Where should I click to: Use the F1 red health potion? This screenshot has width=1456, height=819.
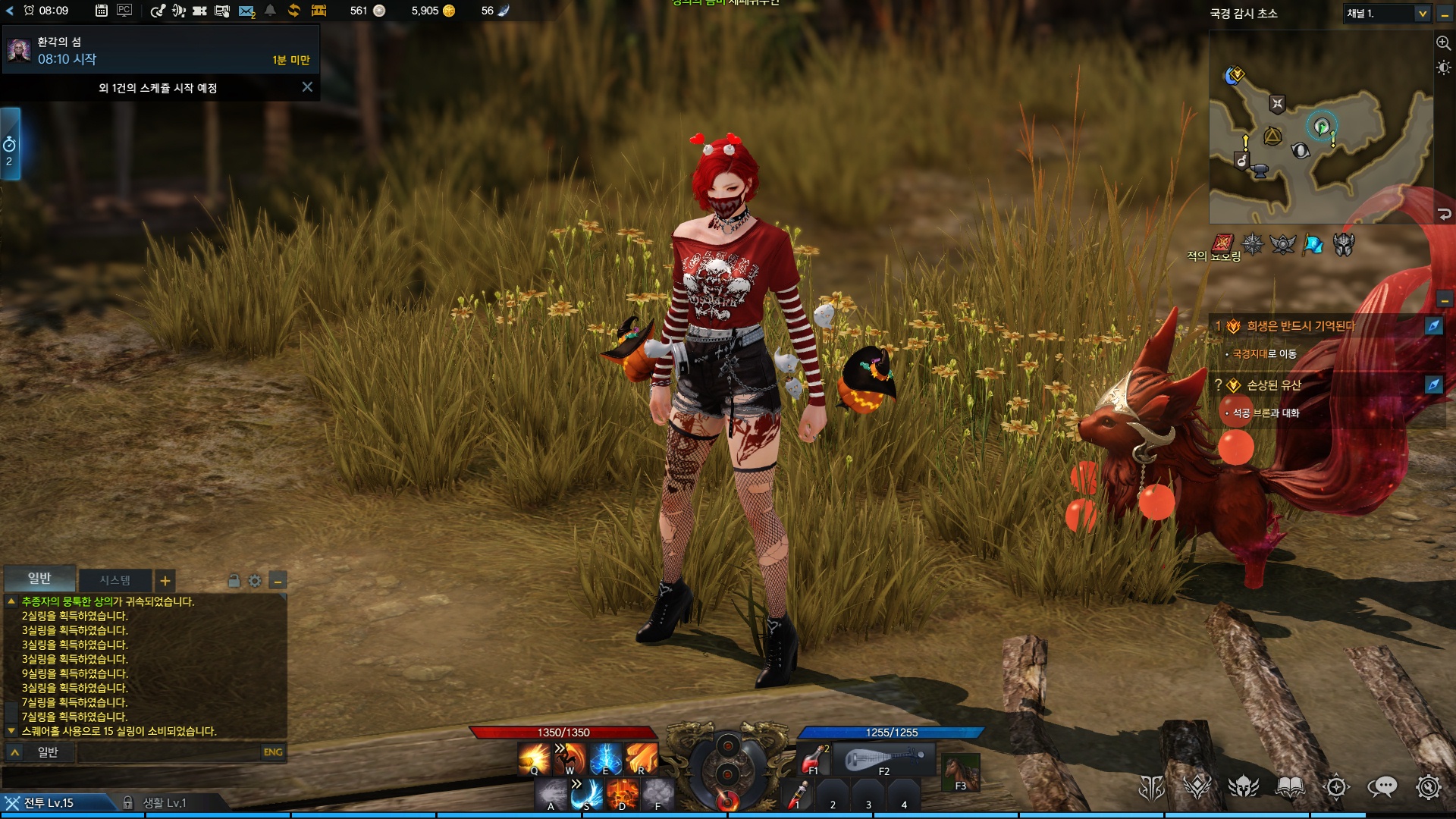tap(813, 758)
